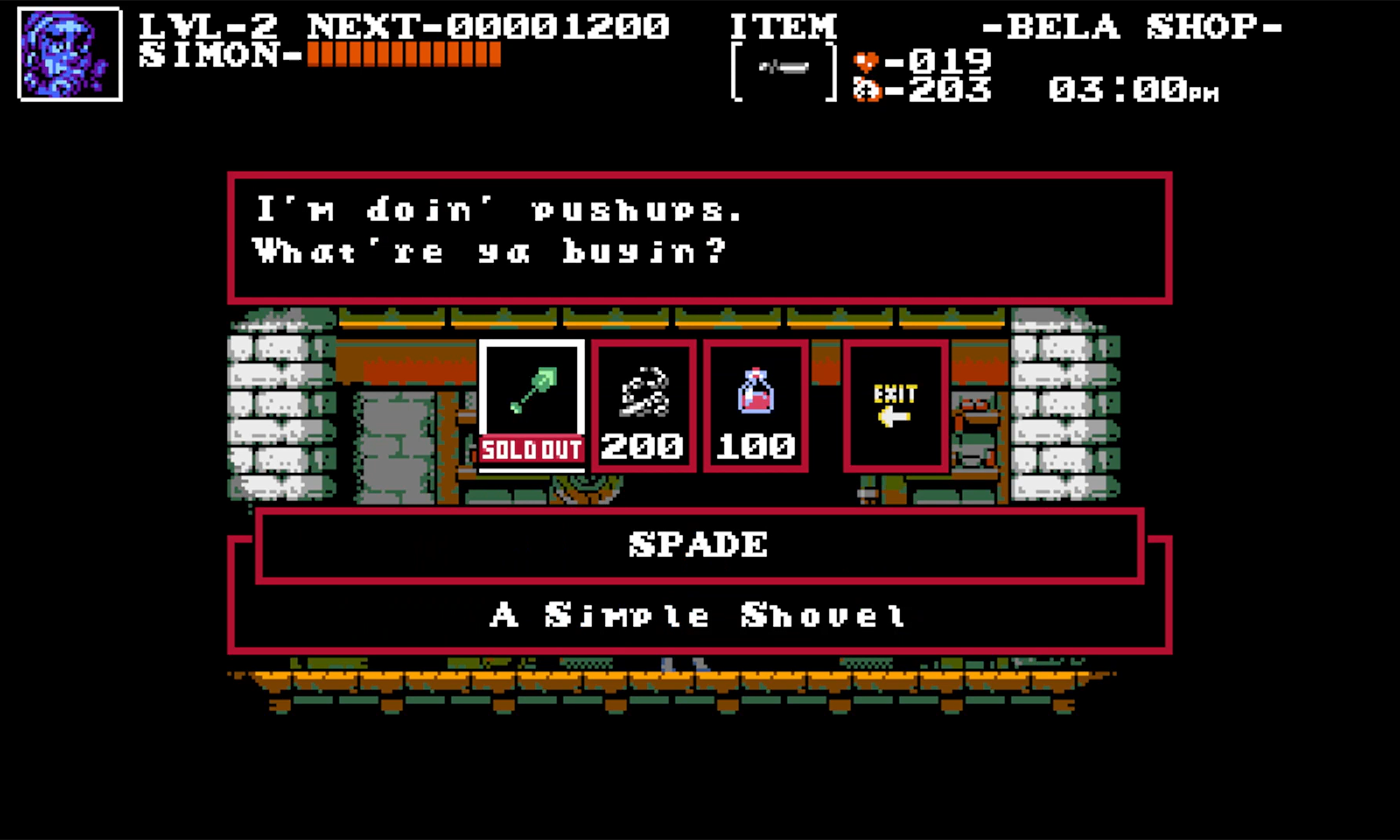Viewport: 1400px width, 840px height.
Task: Select the dagger in the ITEM box
Action: coord(782,70)
